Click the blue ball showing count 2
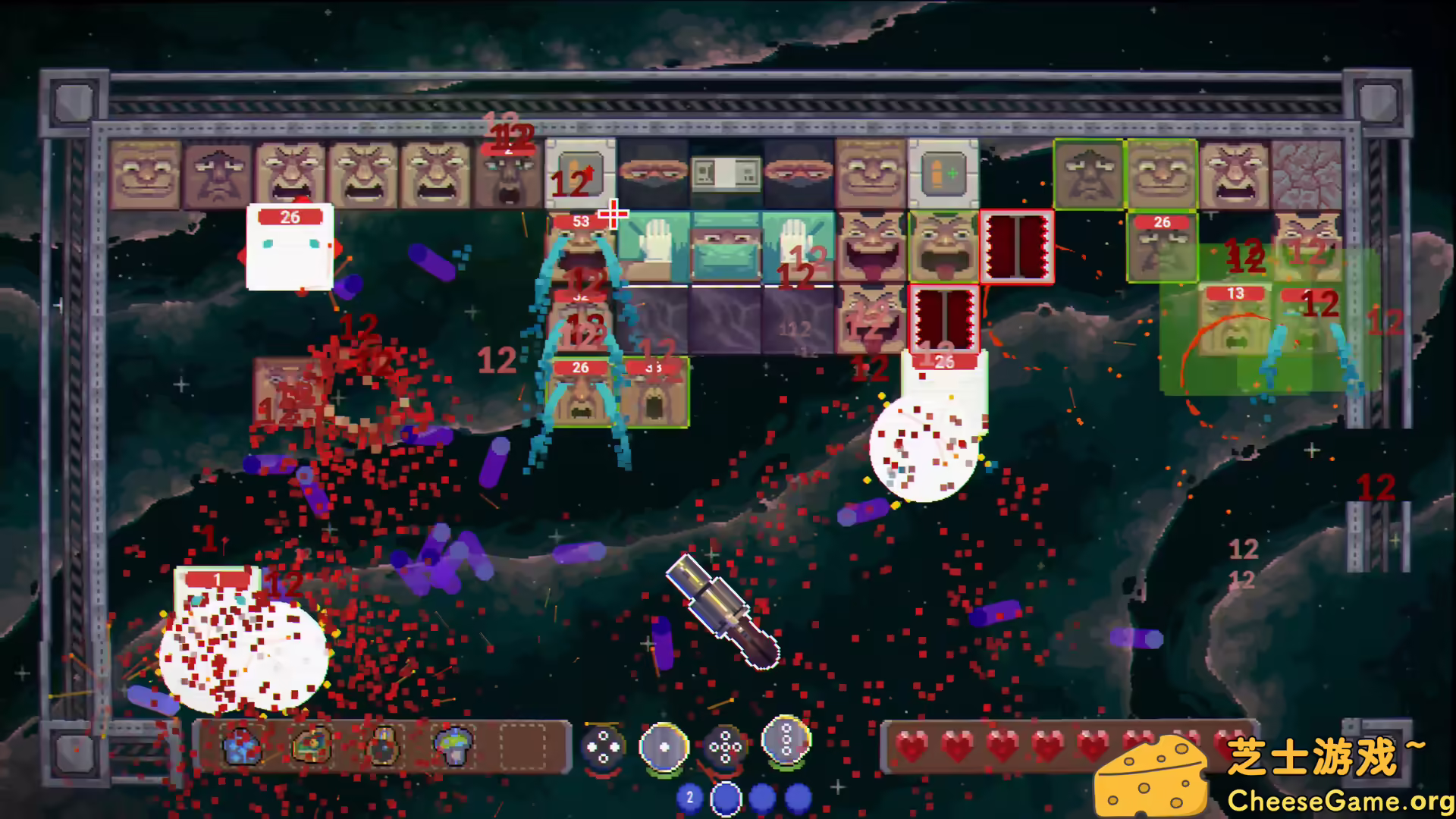1456x819 pixels. click(x=689, y=798)
